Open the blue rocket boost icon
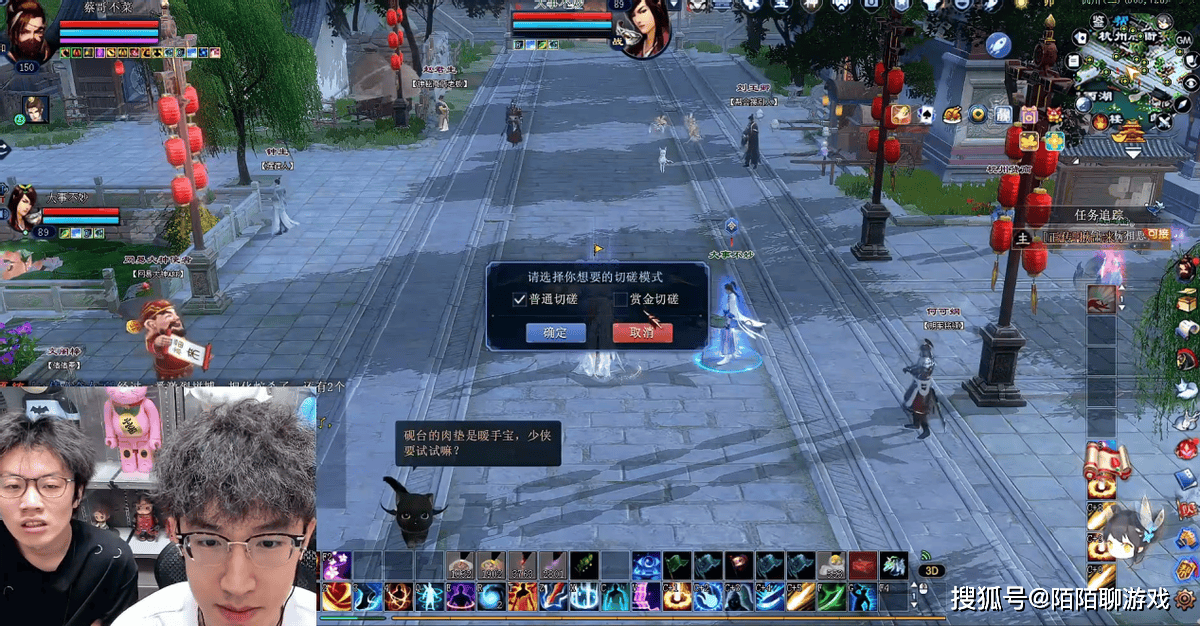1200x626 pixels. pos(998,44)
